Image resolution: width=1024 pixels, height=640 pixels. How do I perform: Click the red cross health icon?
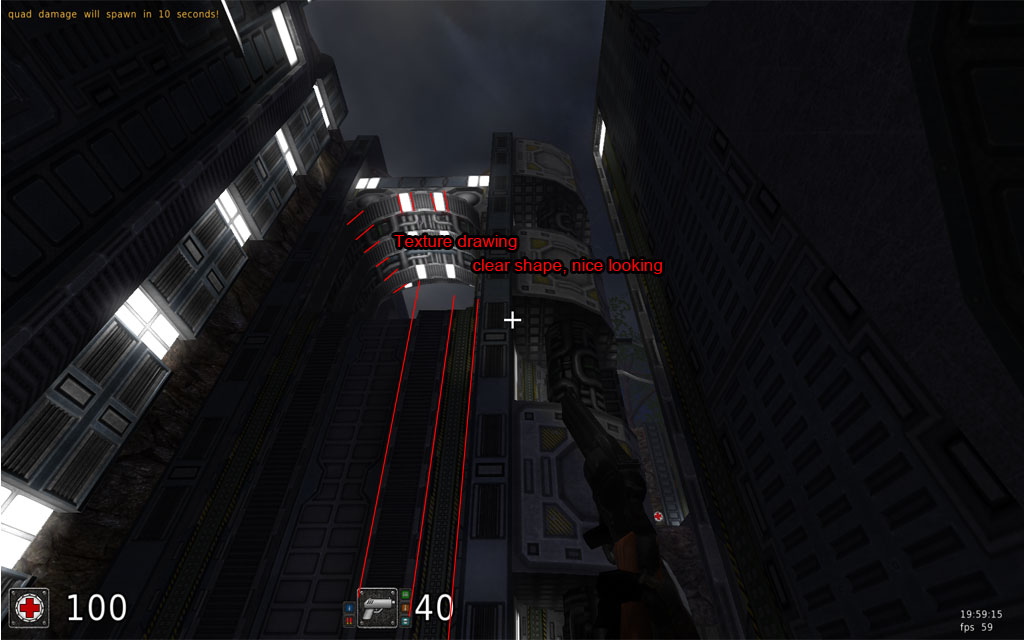point(29,607)
